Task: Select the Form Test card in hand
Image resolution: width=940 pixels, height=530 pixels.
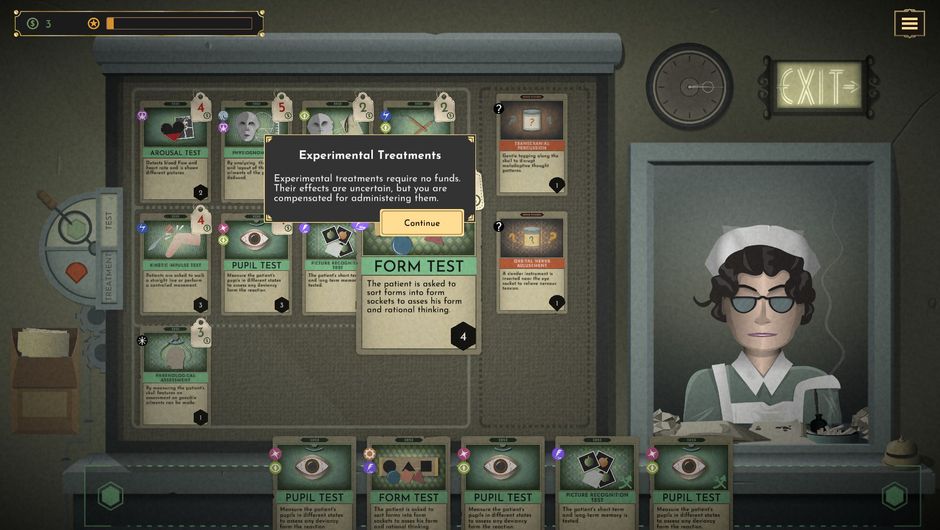Action: [408, 482]
